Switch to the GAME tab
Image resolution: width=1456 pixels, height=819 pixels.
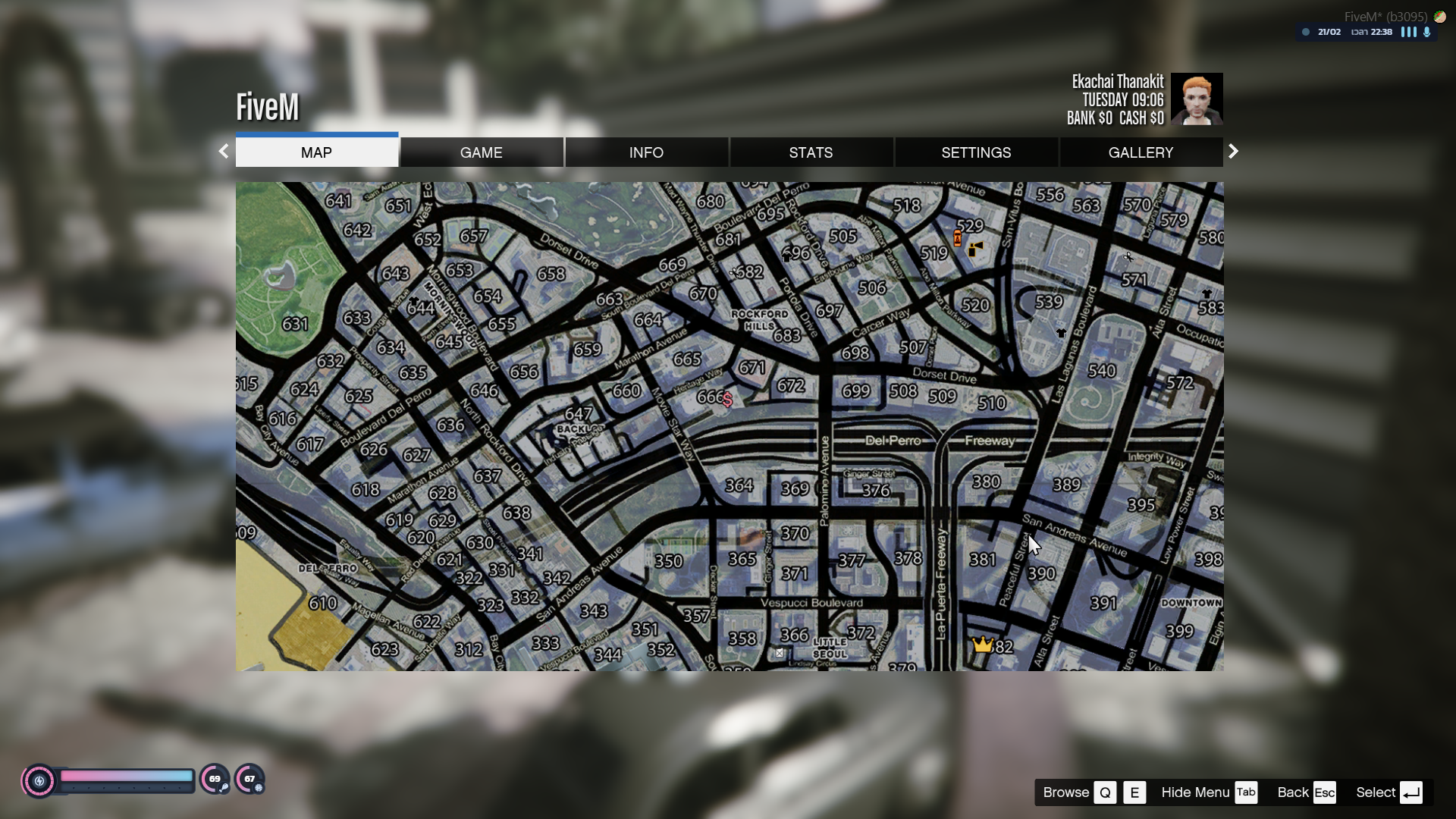[481, 152]
